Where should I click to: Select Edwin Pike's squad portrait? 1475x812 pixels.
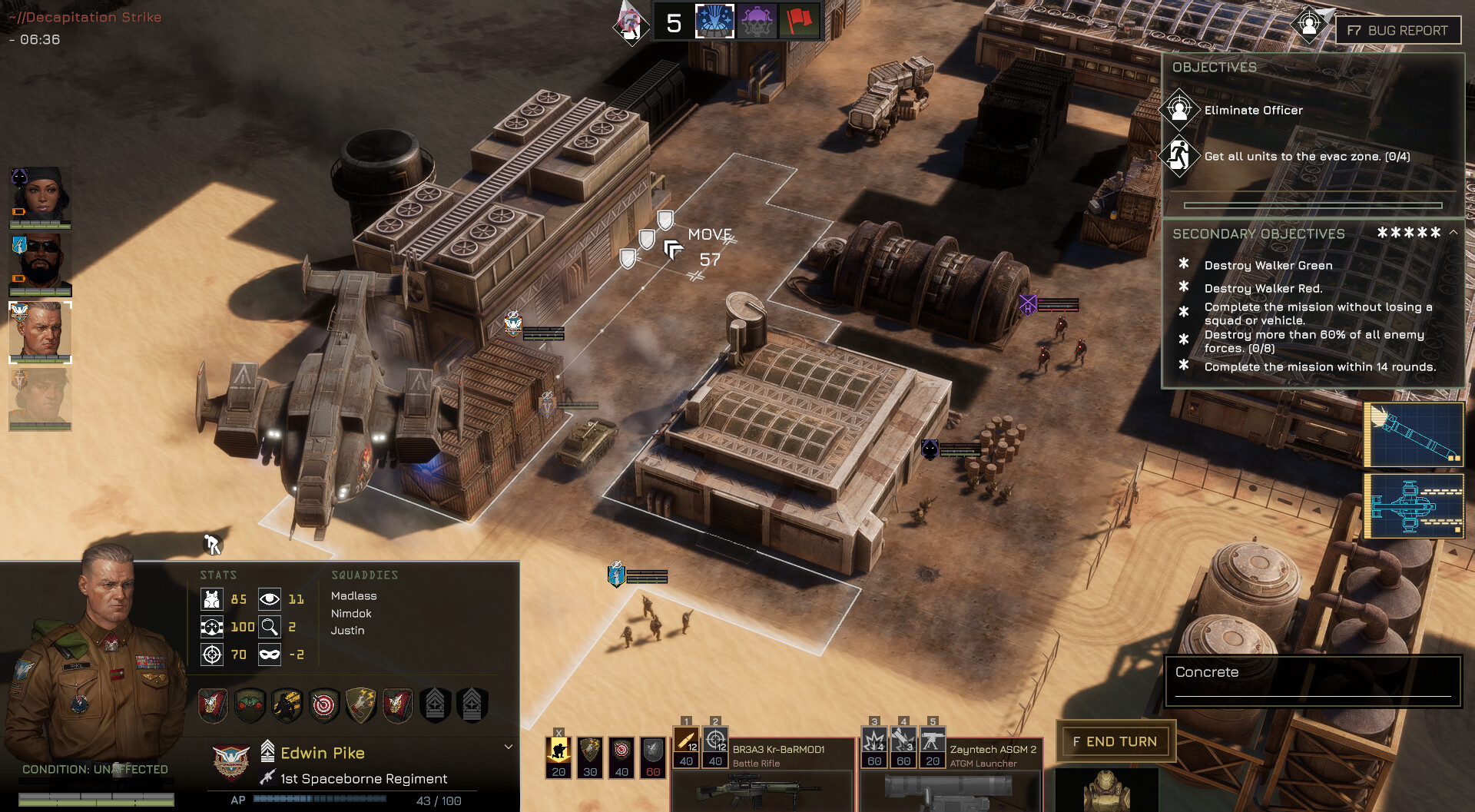[x=40, y=332]
